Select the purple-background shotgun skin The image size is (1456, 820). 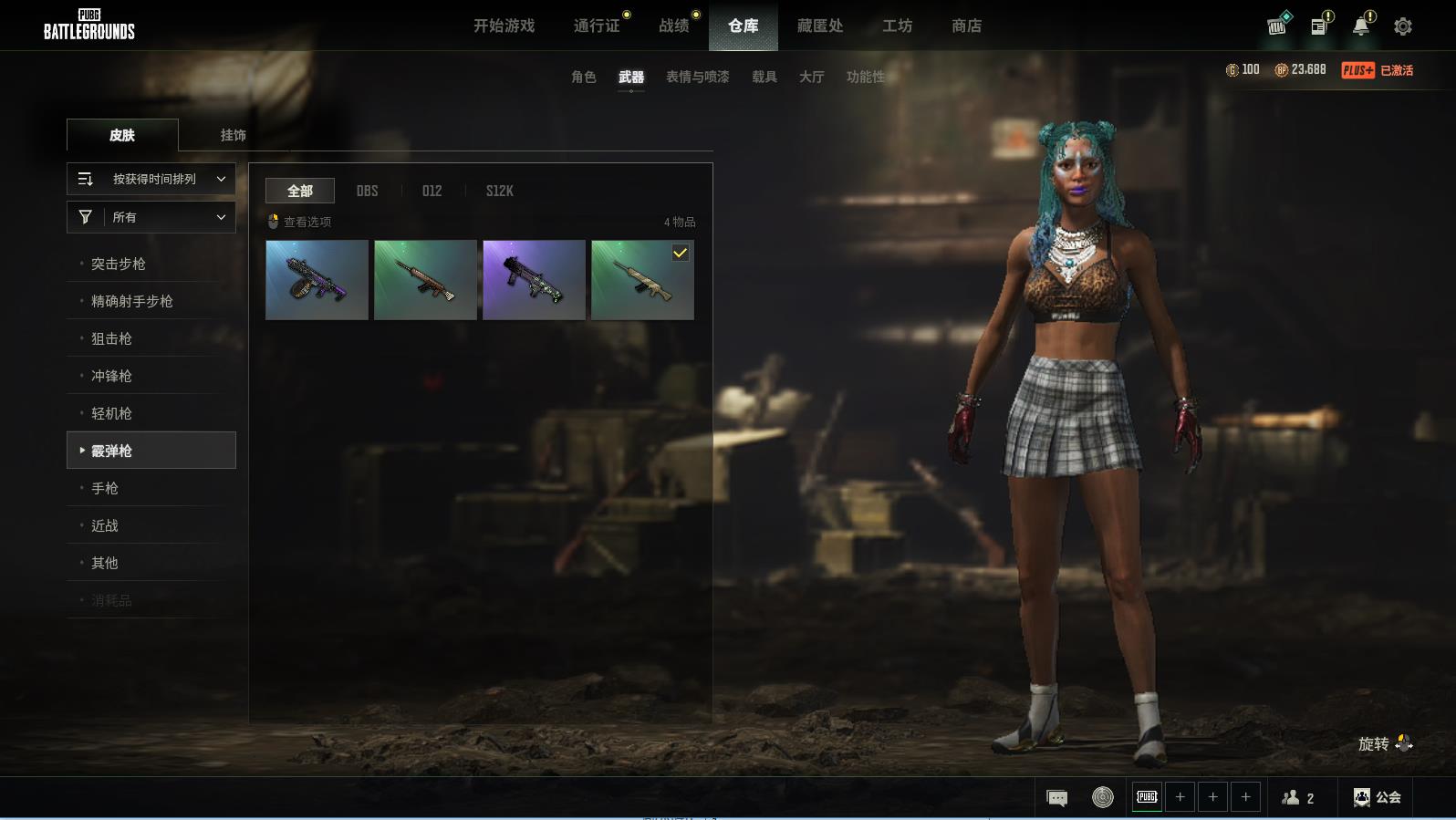(x=534, y=280)
